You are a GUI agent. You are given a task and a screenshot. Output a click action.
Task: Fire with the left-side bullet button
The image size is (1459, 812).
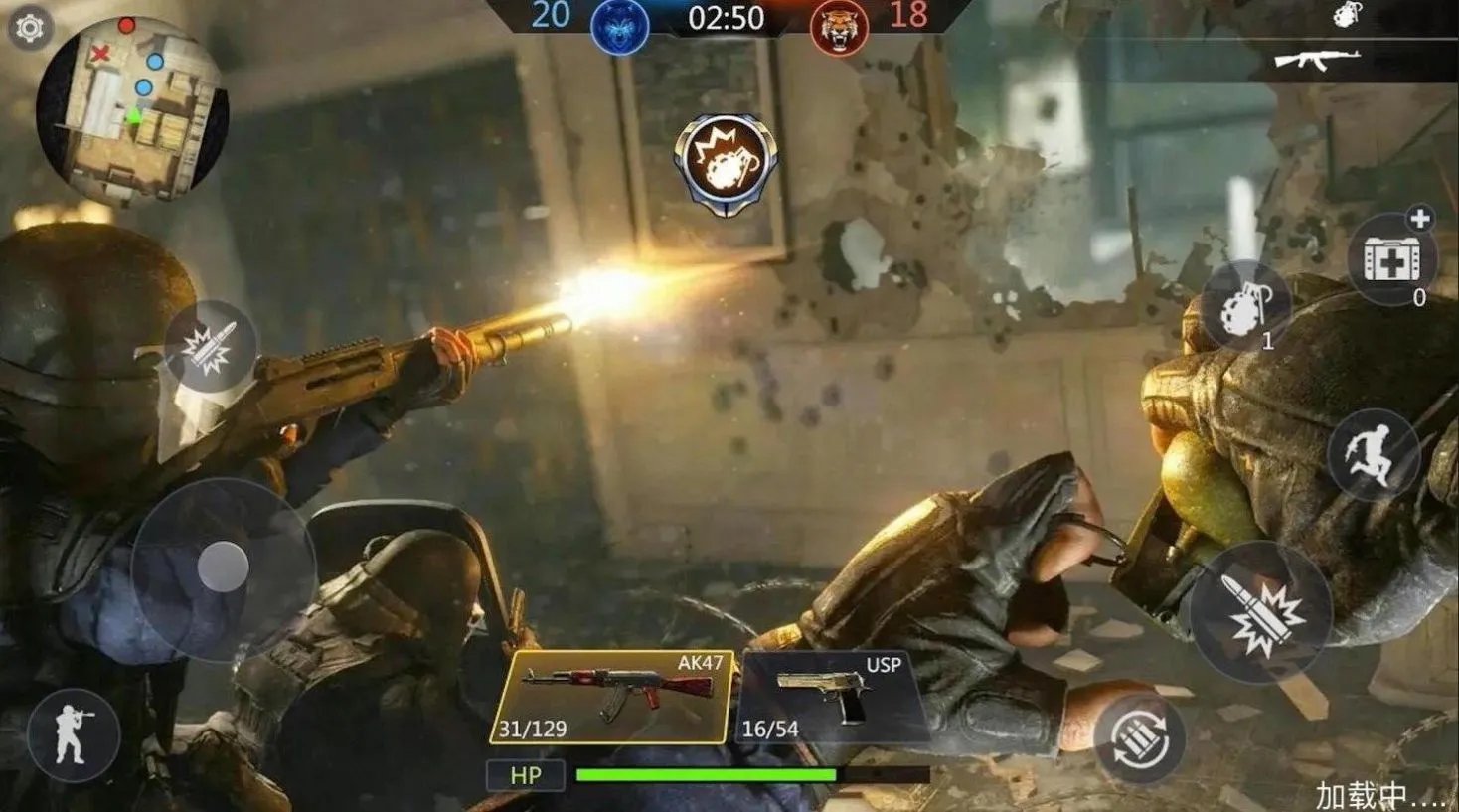pyautogui.click(x=211, y=346)
